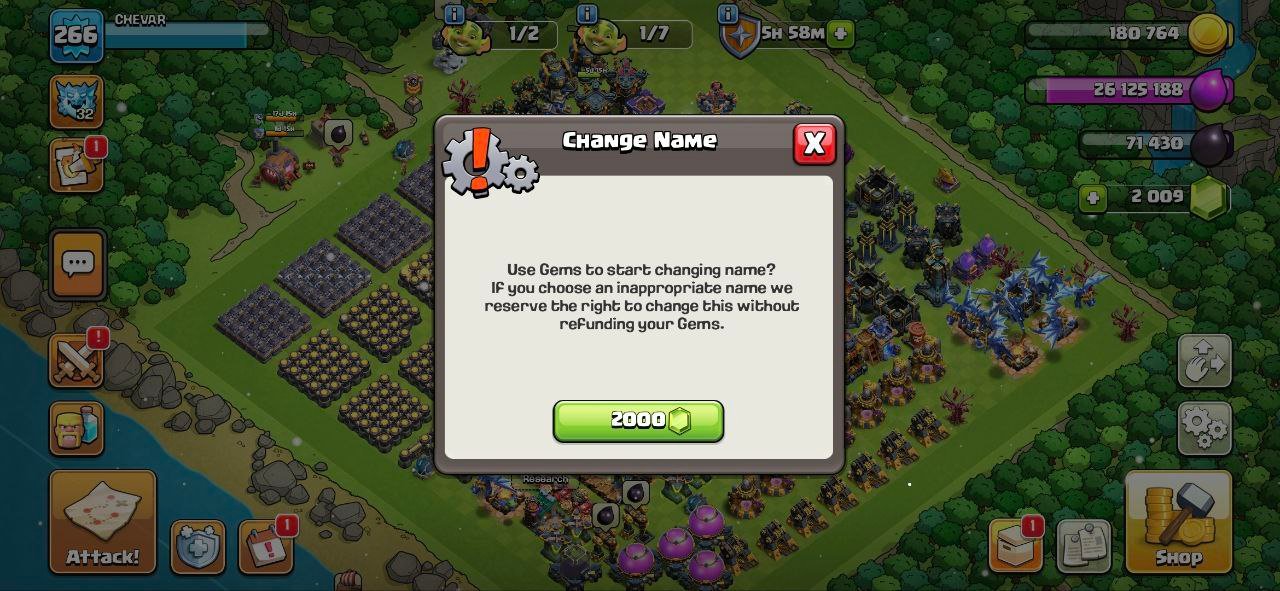1280x591 pixels.
Task: Add shield time with the green plus
Action: pyautogui.click(x=841, y=33)
